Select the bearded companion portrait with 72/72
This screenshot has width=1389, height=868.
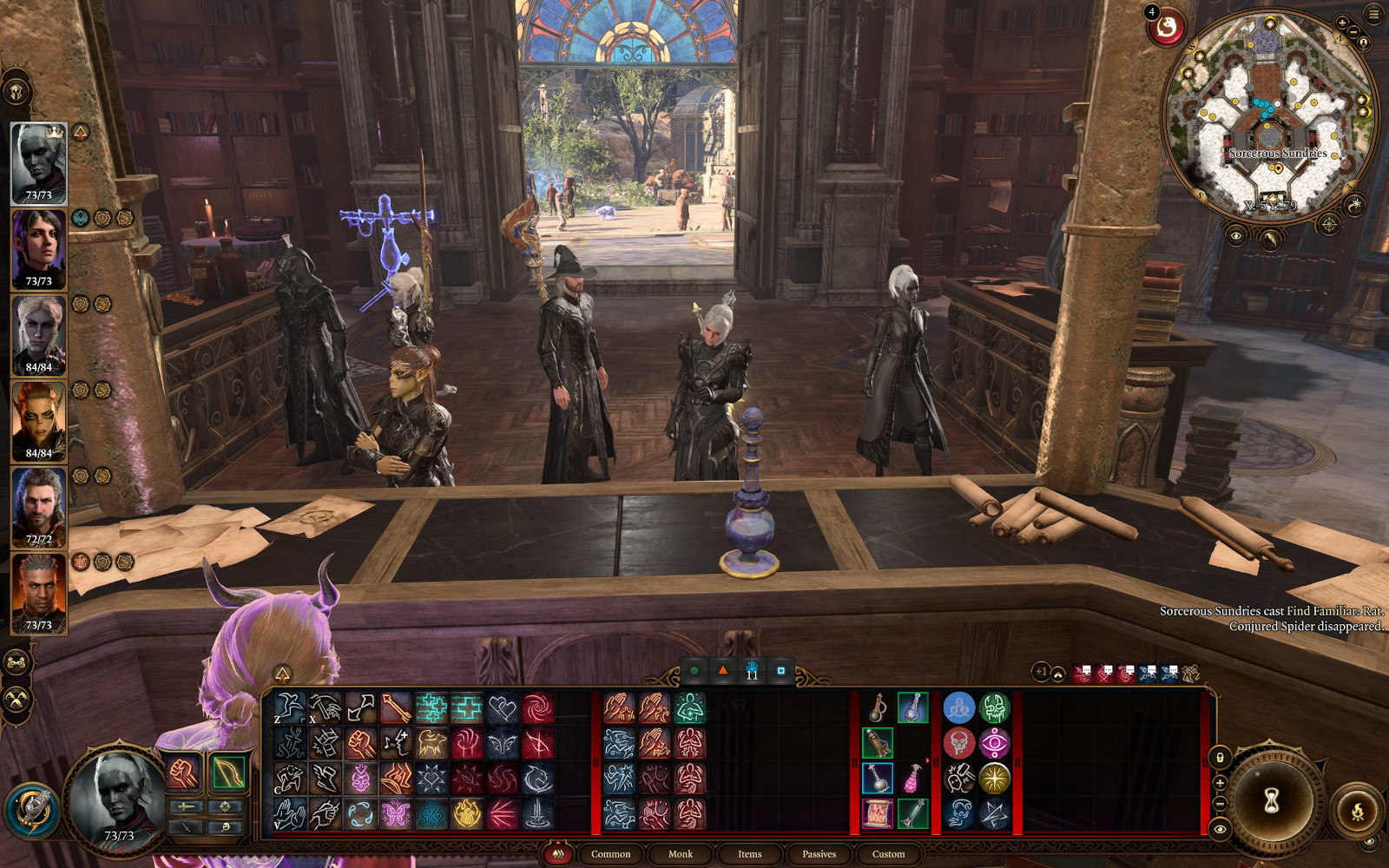click(39, 508)
